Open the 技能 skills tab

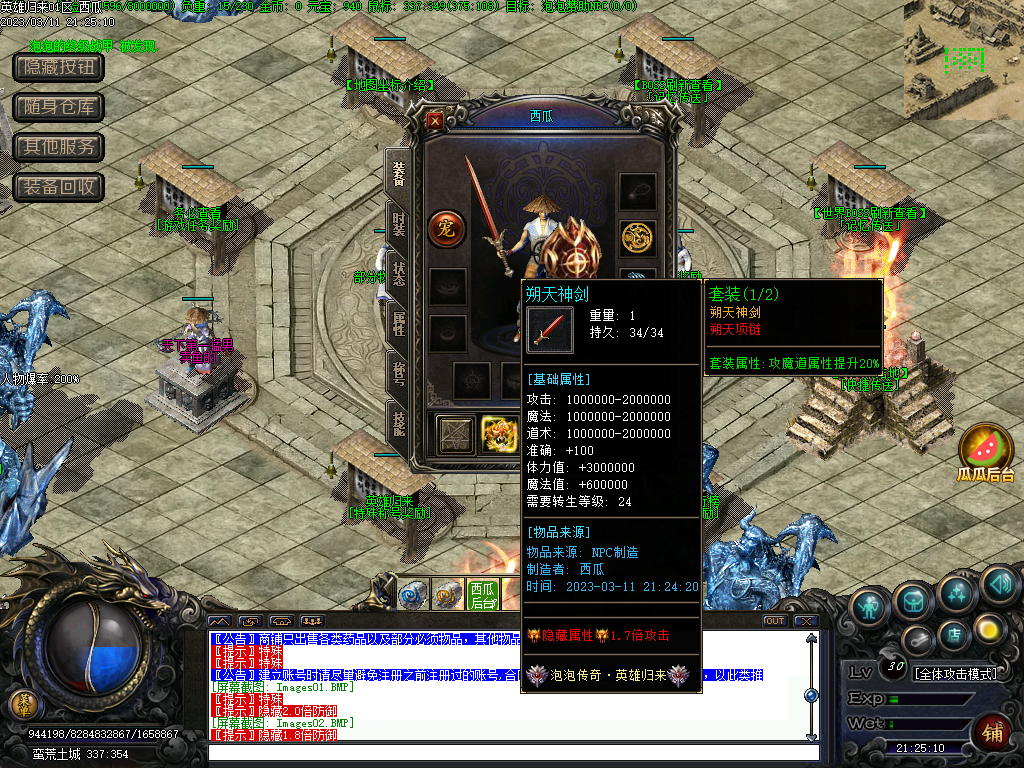398,421
